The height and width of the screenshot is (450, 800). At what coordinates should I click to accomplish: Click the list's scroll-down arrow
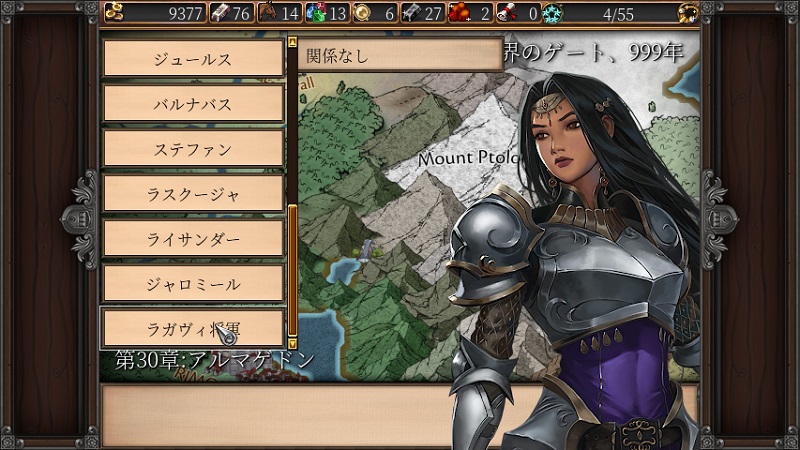click(292, 342)
